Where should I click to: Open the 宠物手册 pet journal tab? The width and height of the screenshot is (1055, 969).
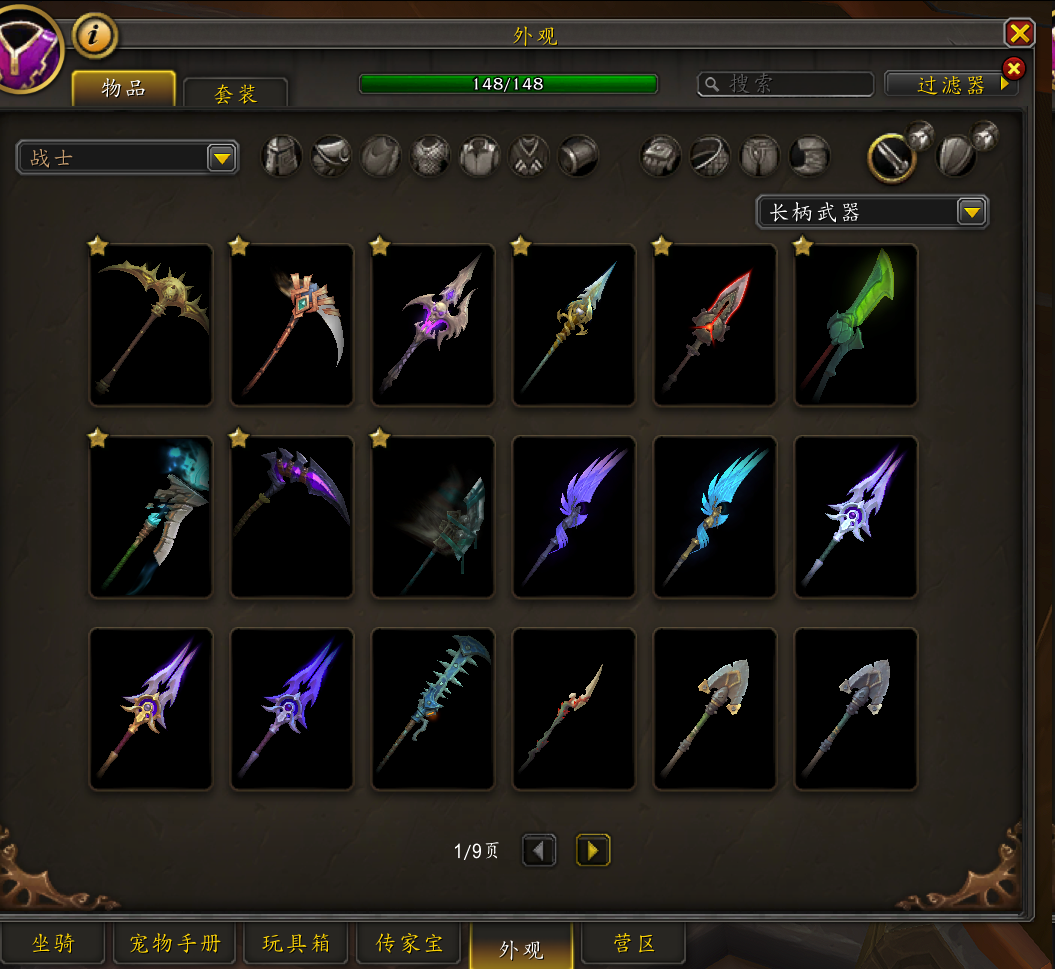tap(175, 944)
